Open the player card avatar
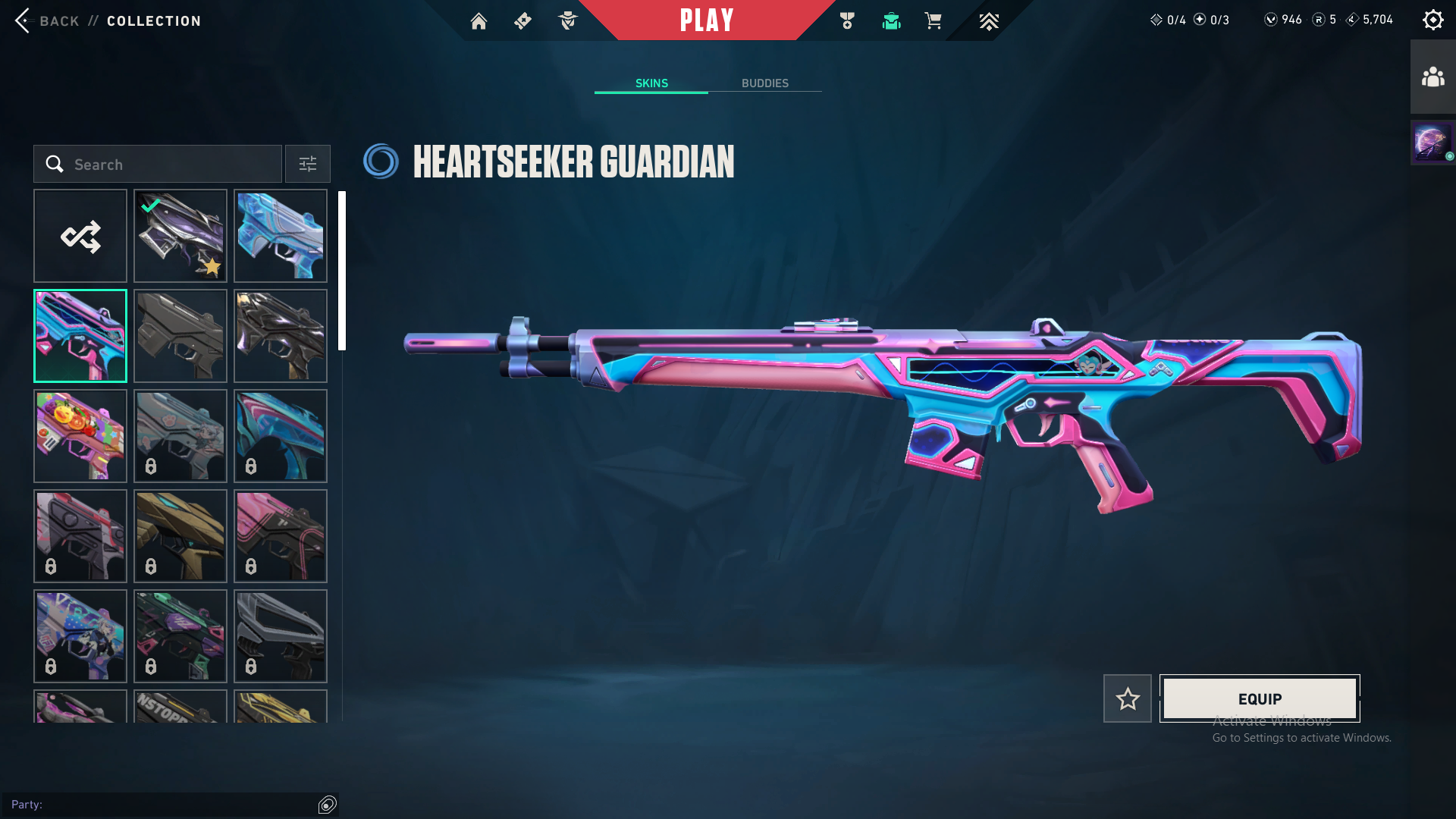 click(1431, 142)
